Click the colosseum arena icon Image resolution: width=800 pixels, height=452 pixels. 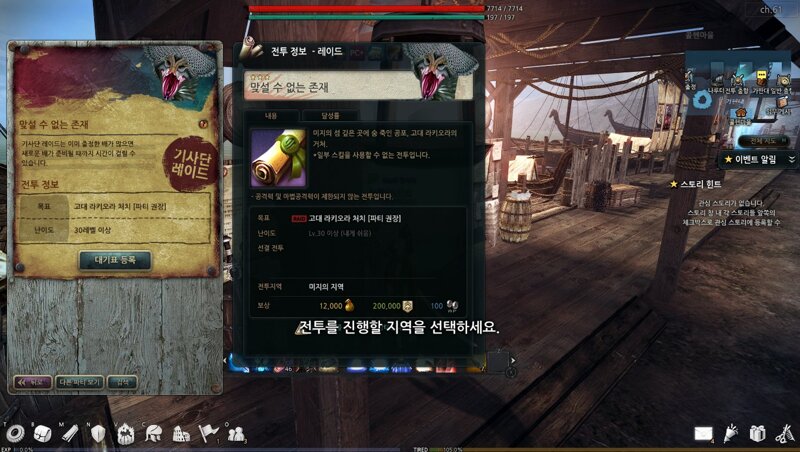[x=181, y=433]
